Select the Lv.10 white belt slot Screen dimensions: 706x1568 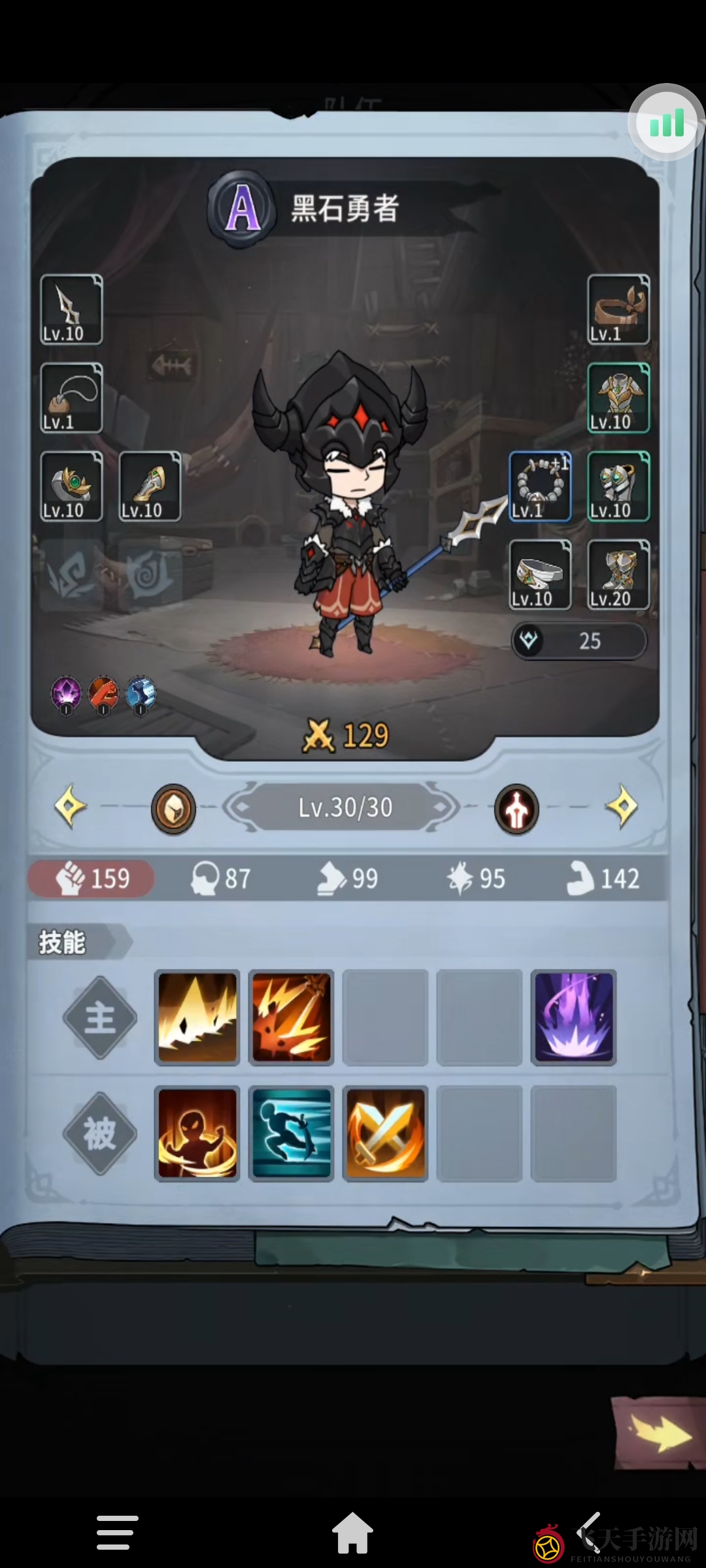coord(540,575)
